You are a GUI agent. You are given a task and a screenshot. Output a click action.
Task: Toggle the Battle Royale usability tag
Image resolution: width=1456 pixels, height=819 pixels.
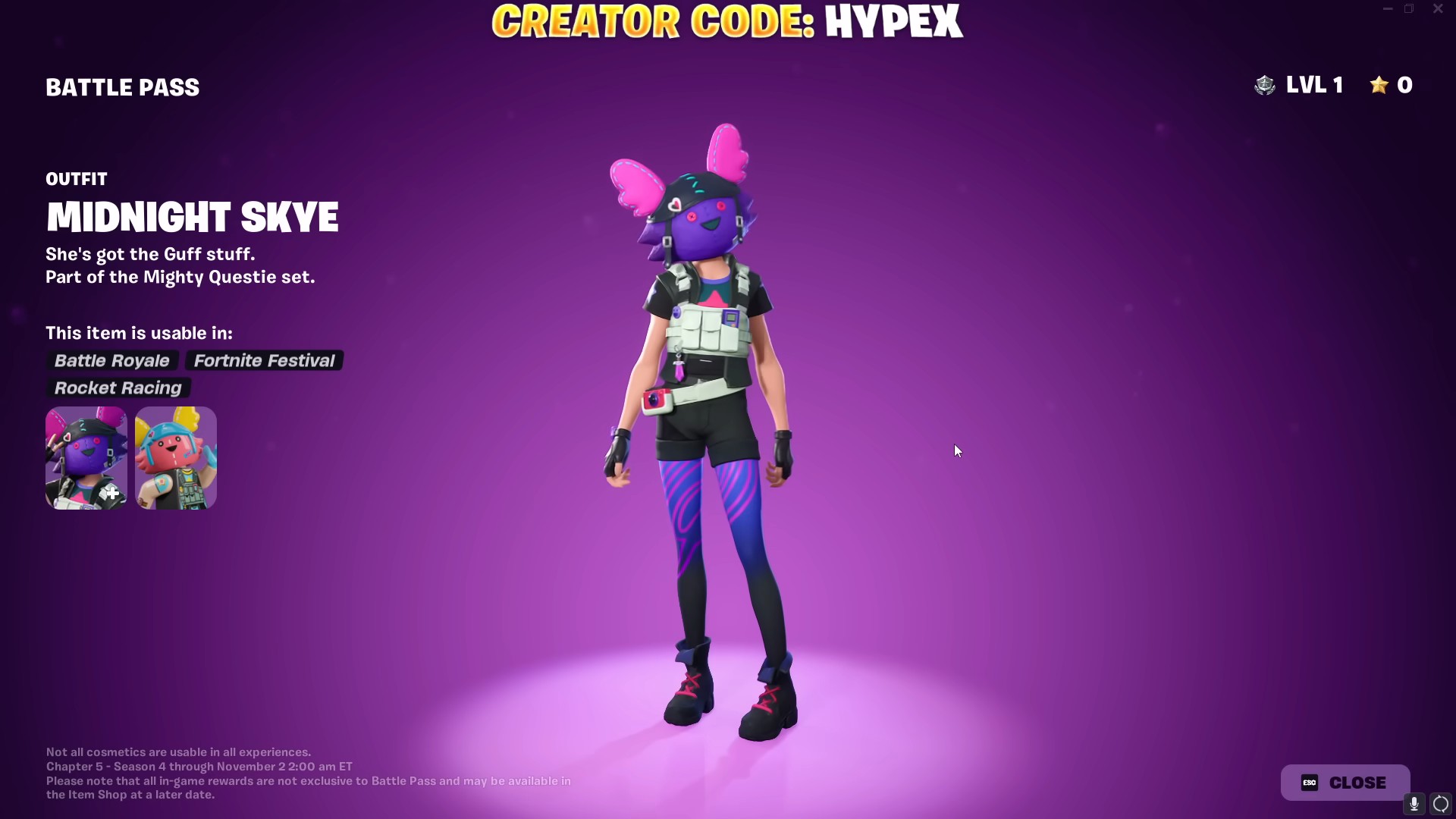[111, 360]
